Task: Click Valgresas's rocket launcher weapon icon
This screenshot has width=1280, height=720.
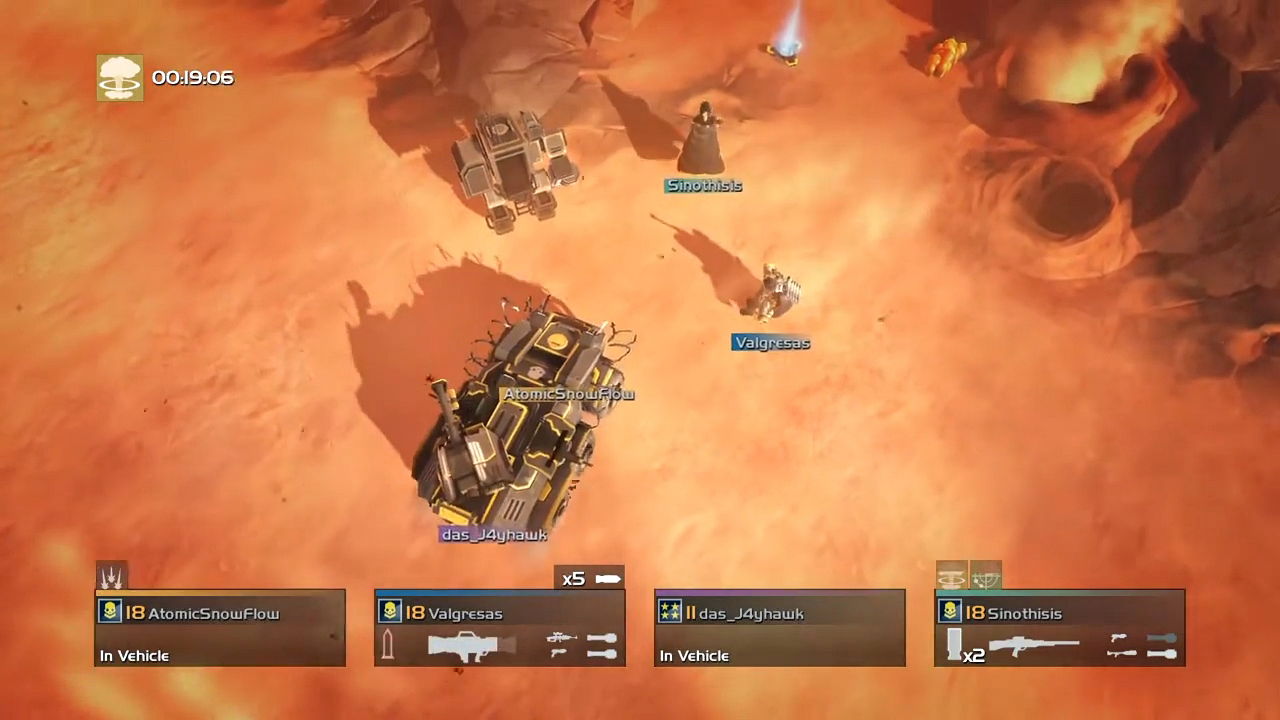Action: (x=472, y=644)
